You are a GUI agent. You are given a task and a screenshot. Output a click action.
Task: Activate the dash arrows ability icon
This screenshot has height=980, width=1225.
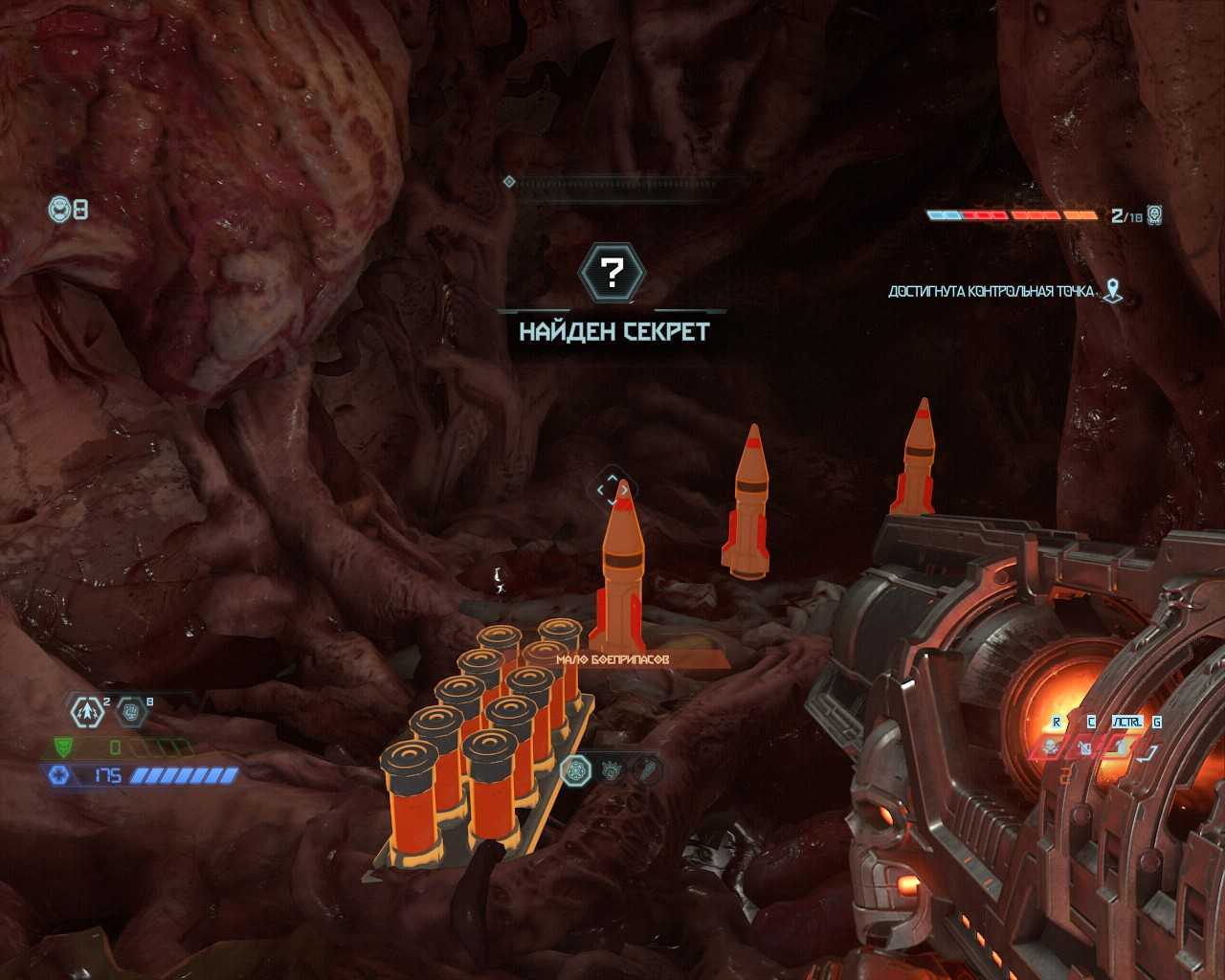tap(88, 711)
